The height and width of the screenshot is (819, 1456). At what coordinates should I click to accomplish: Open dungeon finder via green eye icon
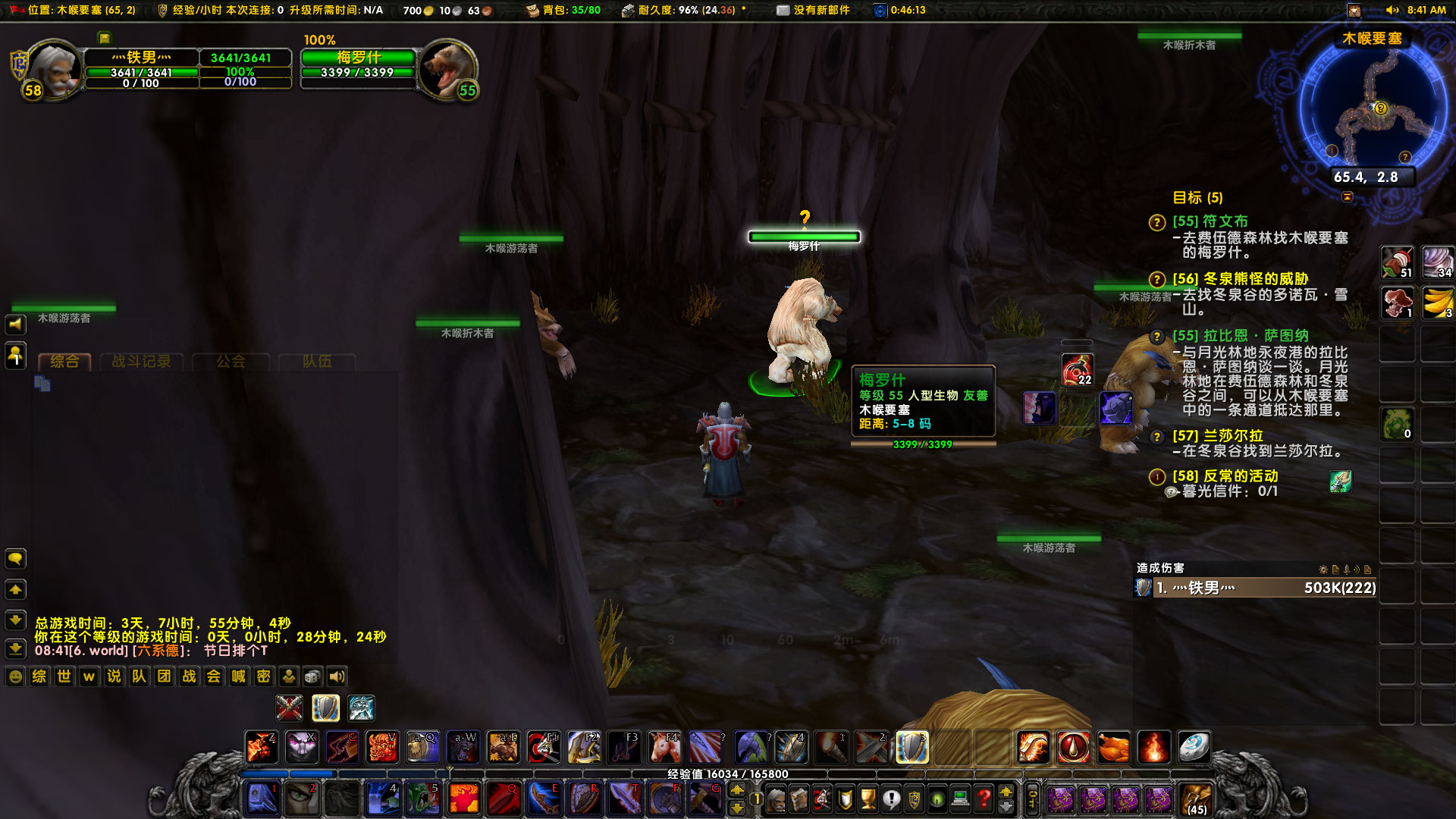937,799
